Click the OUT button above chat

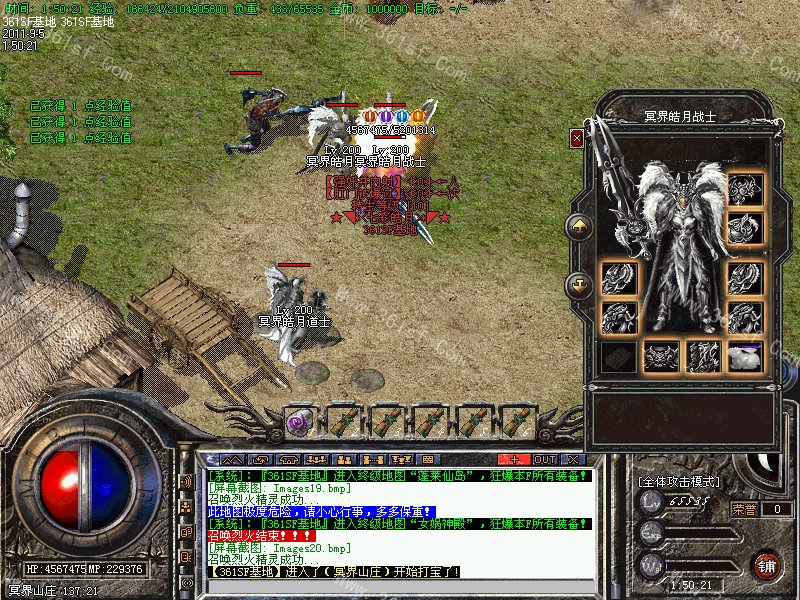545,460
